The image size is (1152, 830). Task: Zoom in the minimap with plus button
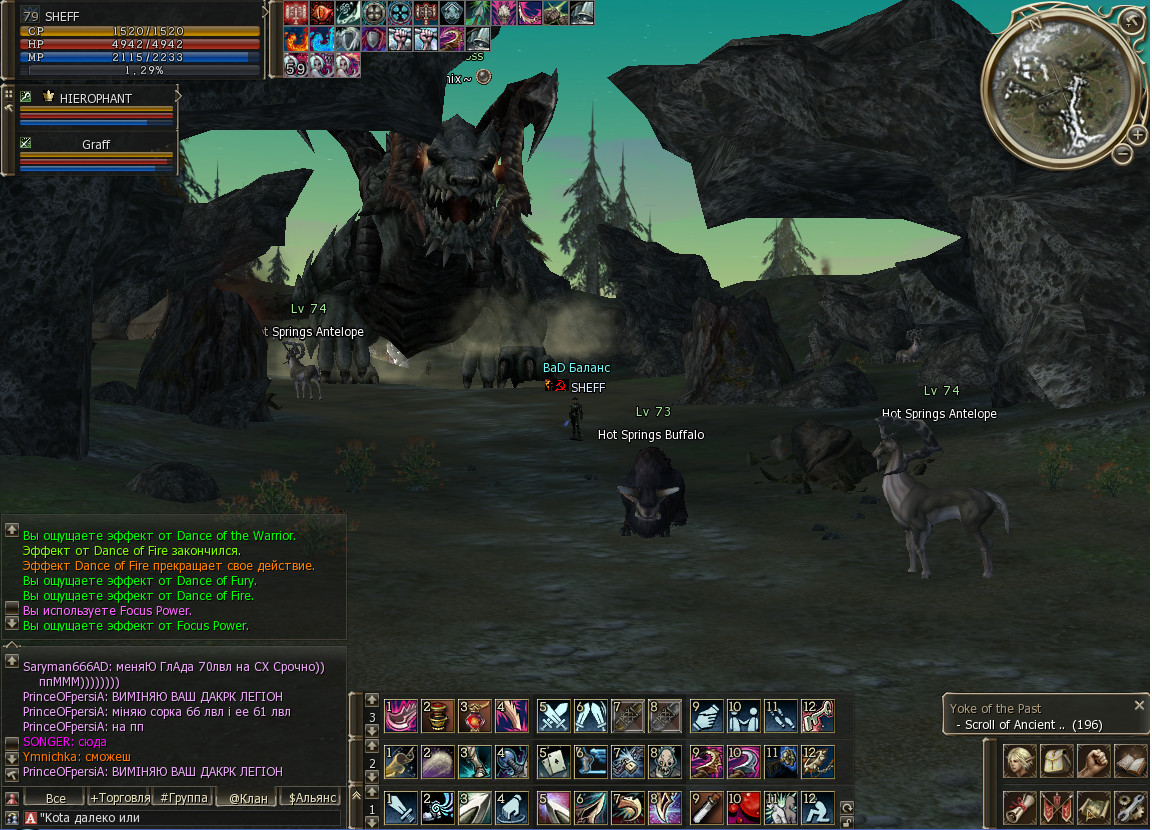[1138, 135]
